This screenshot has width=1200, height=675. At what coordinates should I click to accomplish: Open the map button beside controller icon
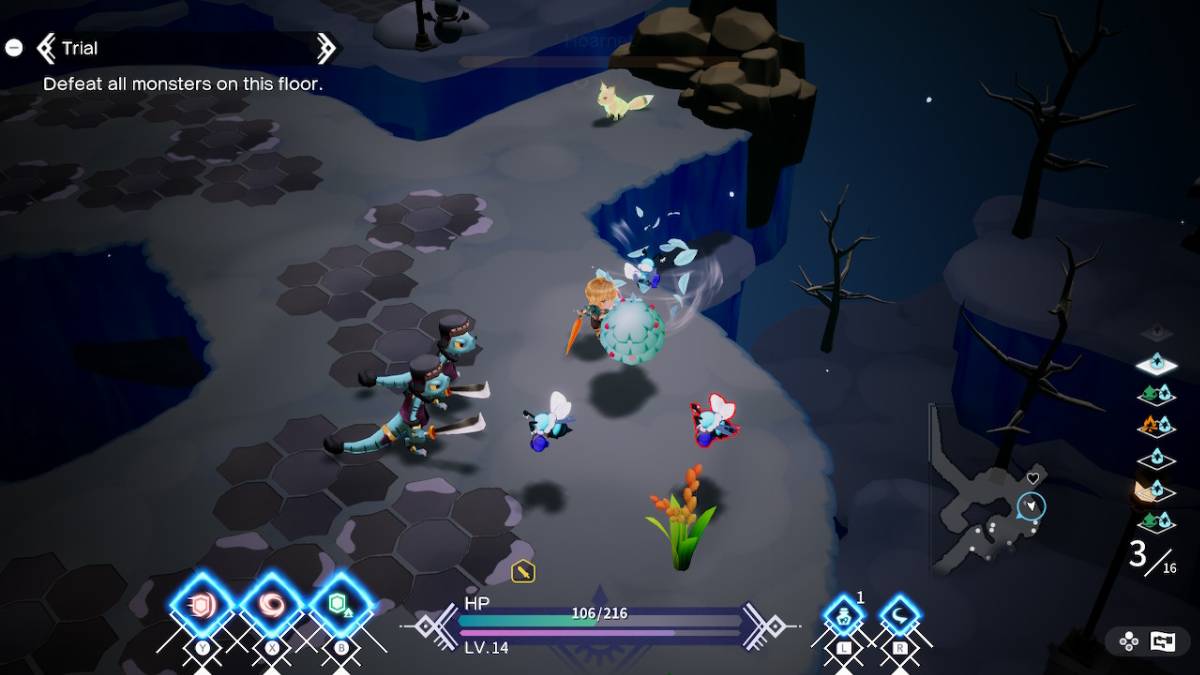[1163, 642]
